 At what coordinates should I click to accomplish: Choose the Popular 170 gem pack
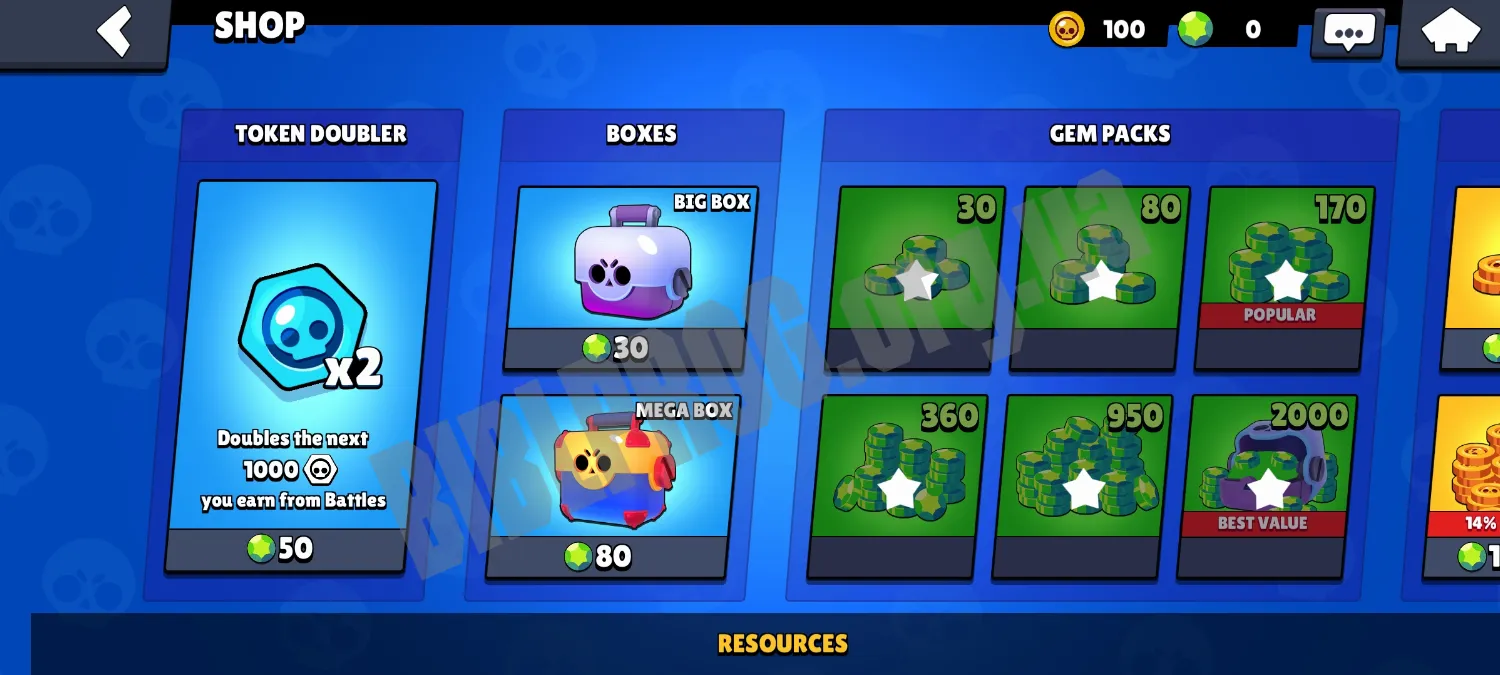coord(1284,277)
